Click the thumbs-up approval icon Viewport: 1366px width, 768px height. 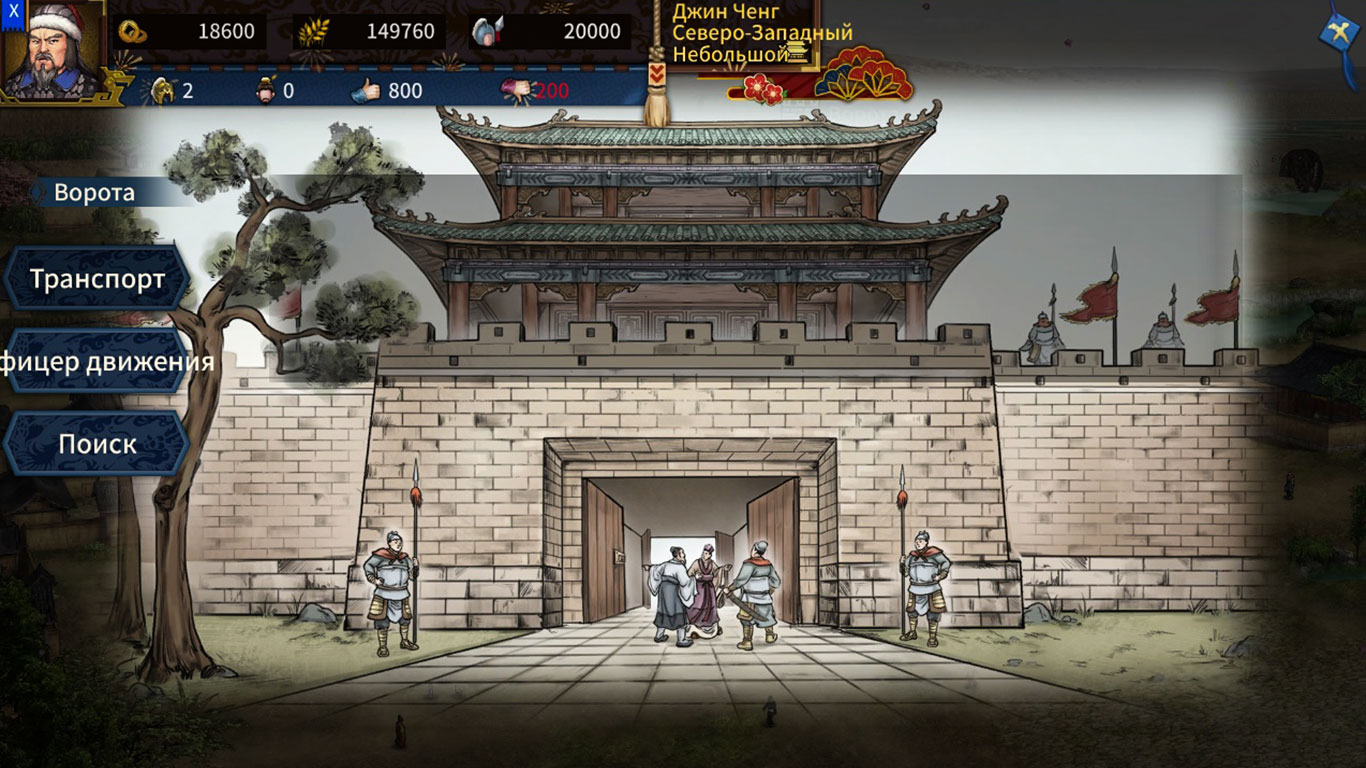coord(366,90)
